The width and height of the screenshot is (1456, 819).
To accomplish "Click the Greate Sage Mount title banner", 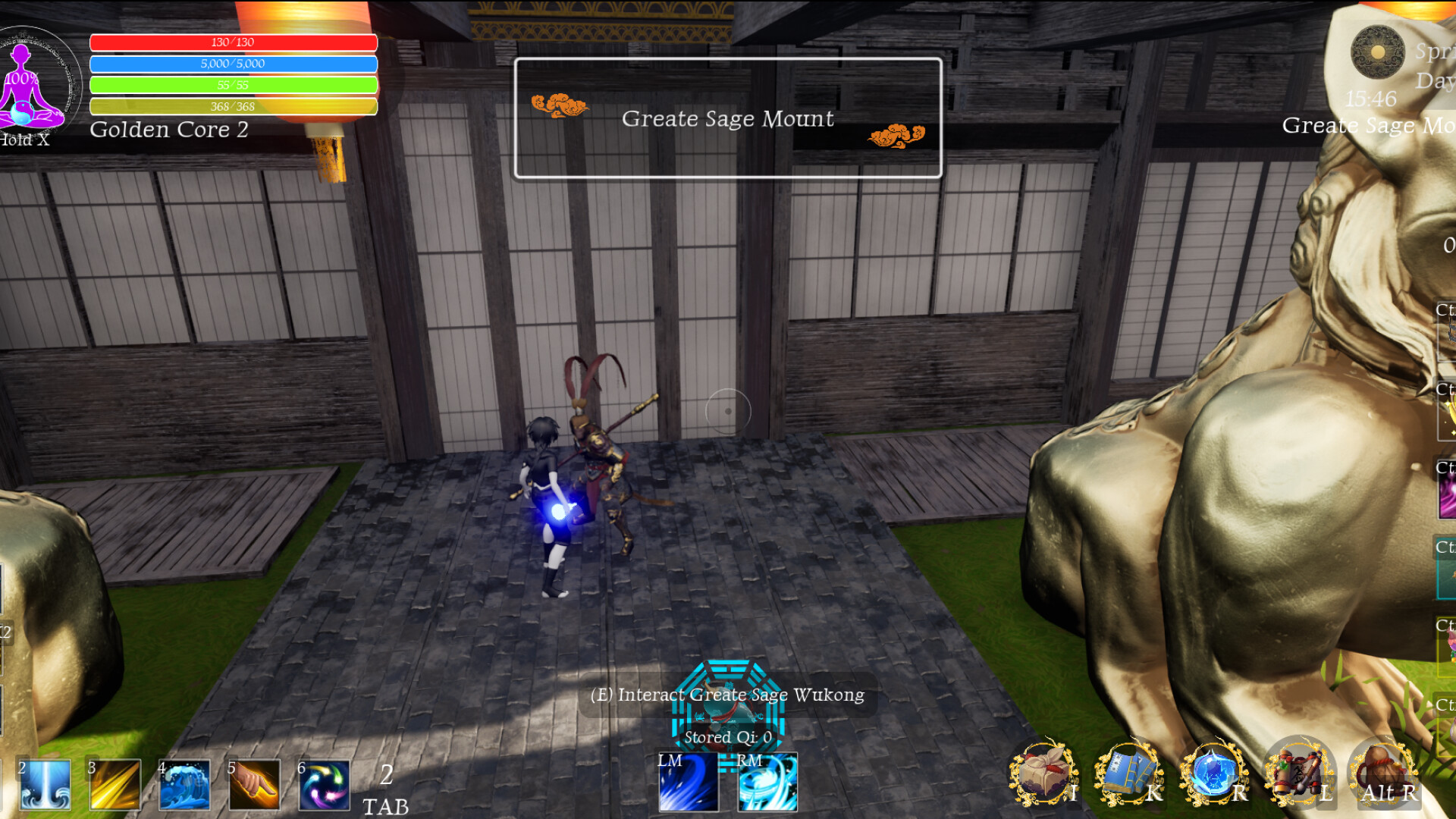I will (x=727, y=118).
